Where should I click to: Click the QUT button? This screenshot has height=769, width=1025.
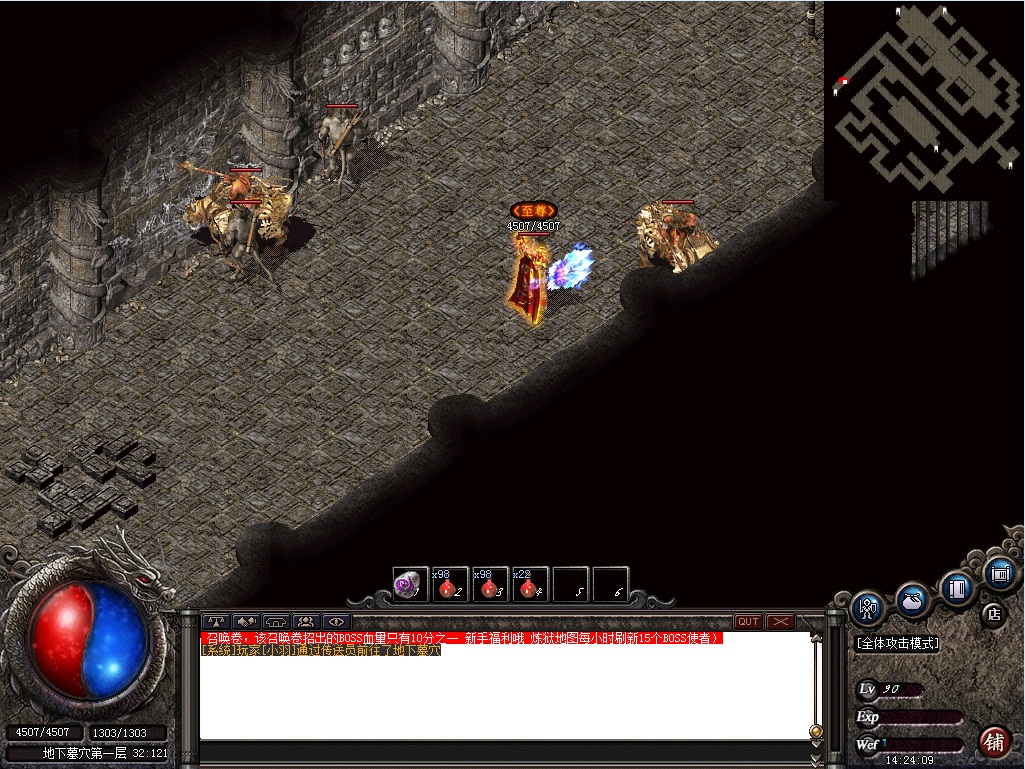pos(748,621)
